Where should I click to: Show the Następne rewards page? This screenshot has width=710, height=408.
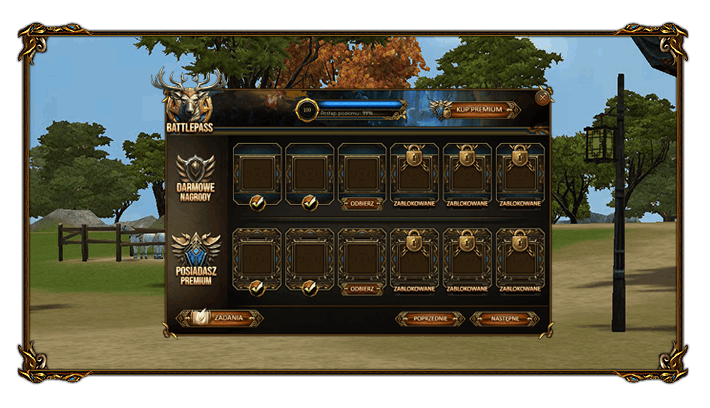(504, 318)
